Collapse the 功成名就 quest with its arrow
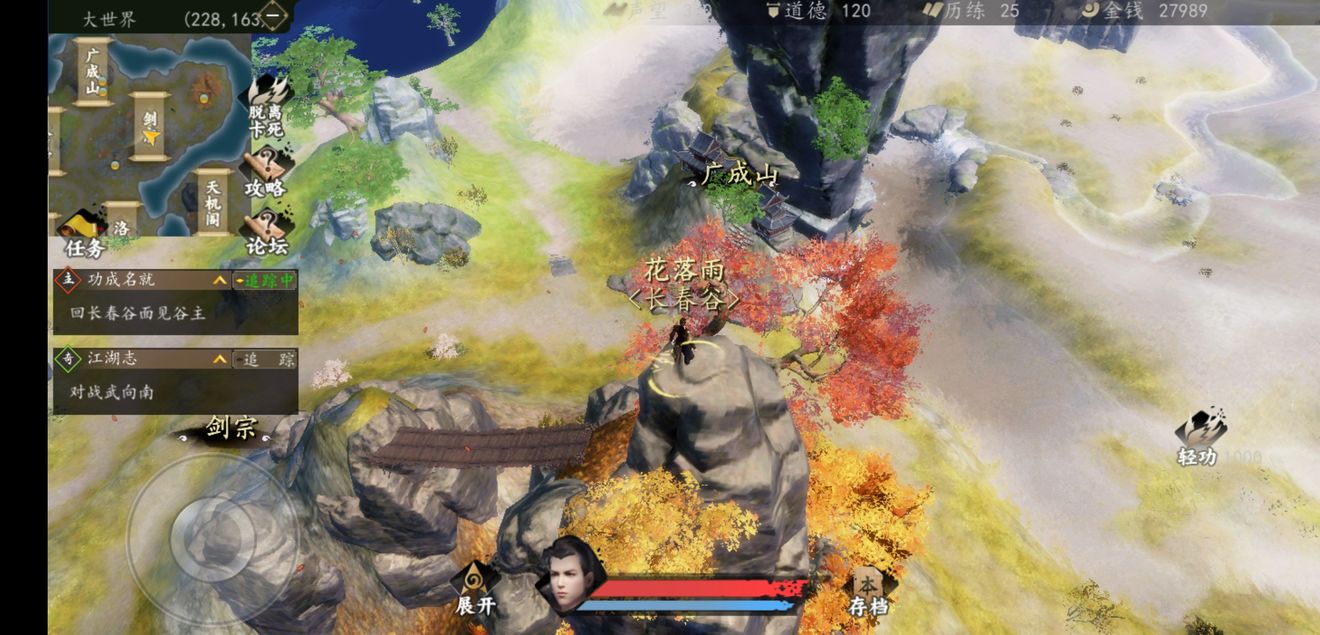 (x=220, y=281)
